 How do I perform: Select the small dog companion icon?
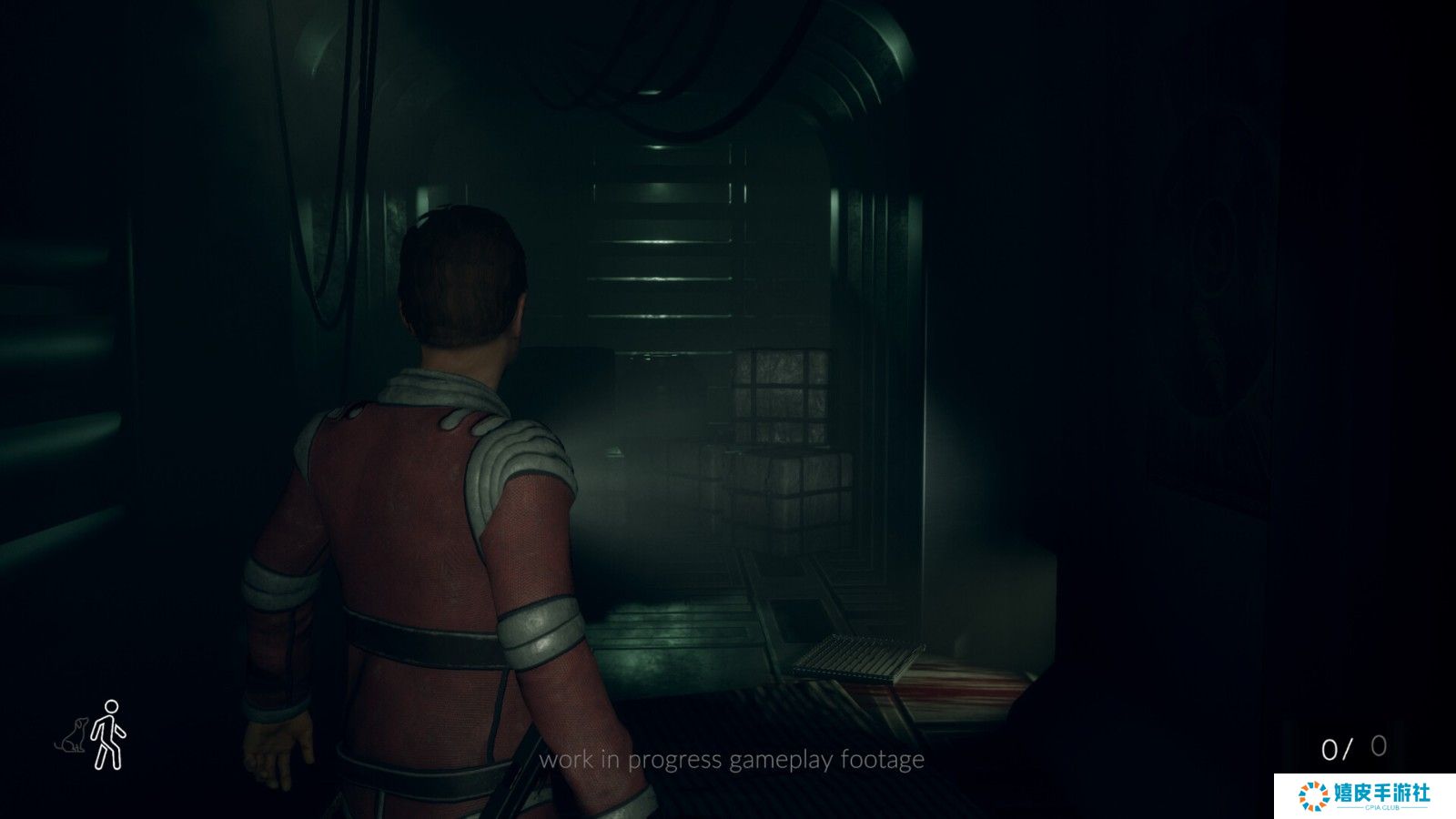[x=71, y=735]
